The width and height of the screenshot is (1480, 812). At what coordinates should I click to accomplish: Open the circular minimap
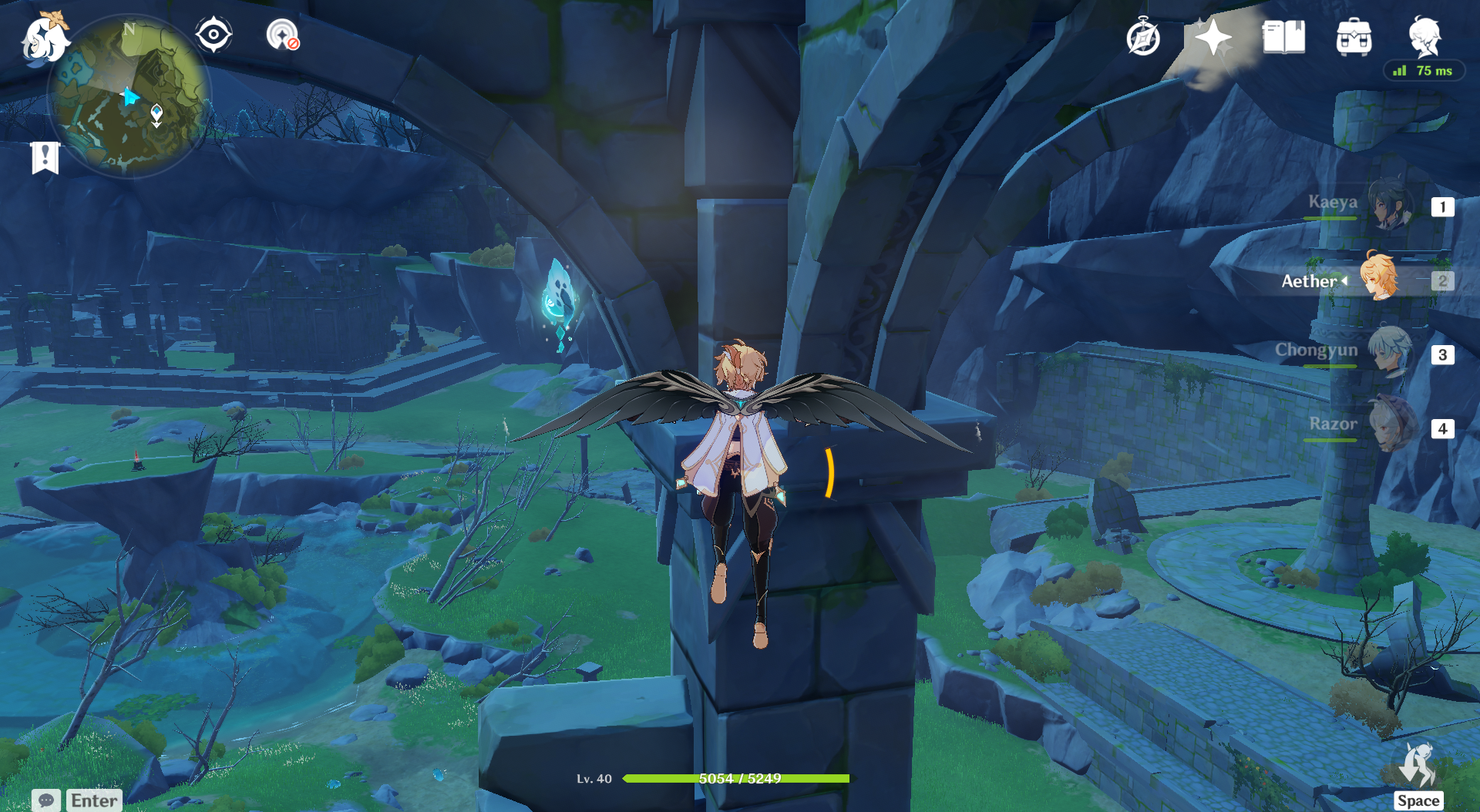129,97
